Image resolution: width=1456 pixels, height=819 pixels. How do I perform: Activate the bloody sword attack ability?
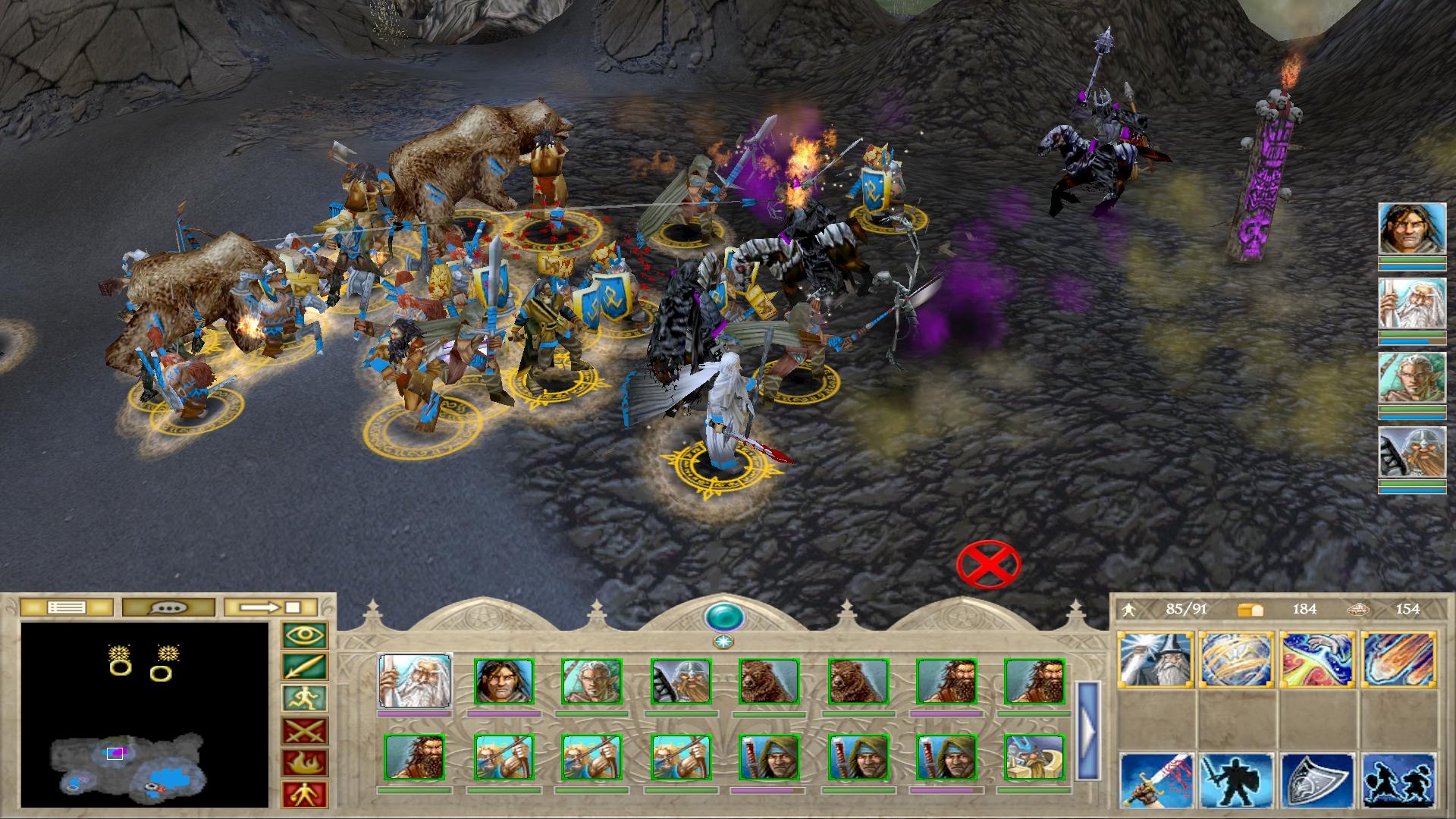(x=1156, y=780)
